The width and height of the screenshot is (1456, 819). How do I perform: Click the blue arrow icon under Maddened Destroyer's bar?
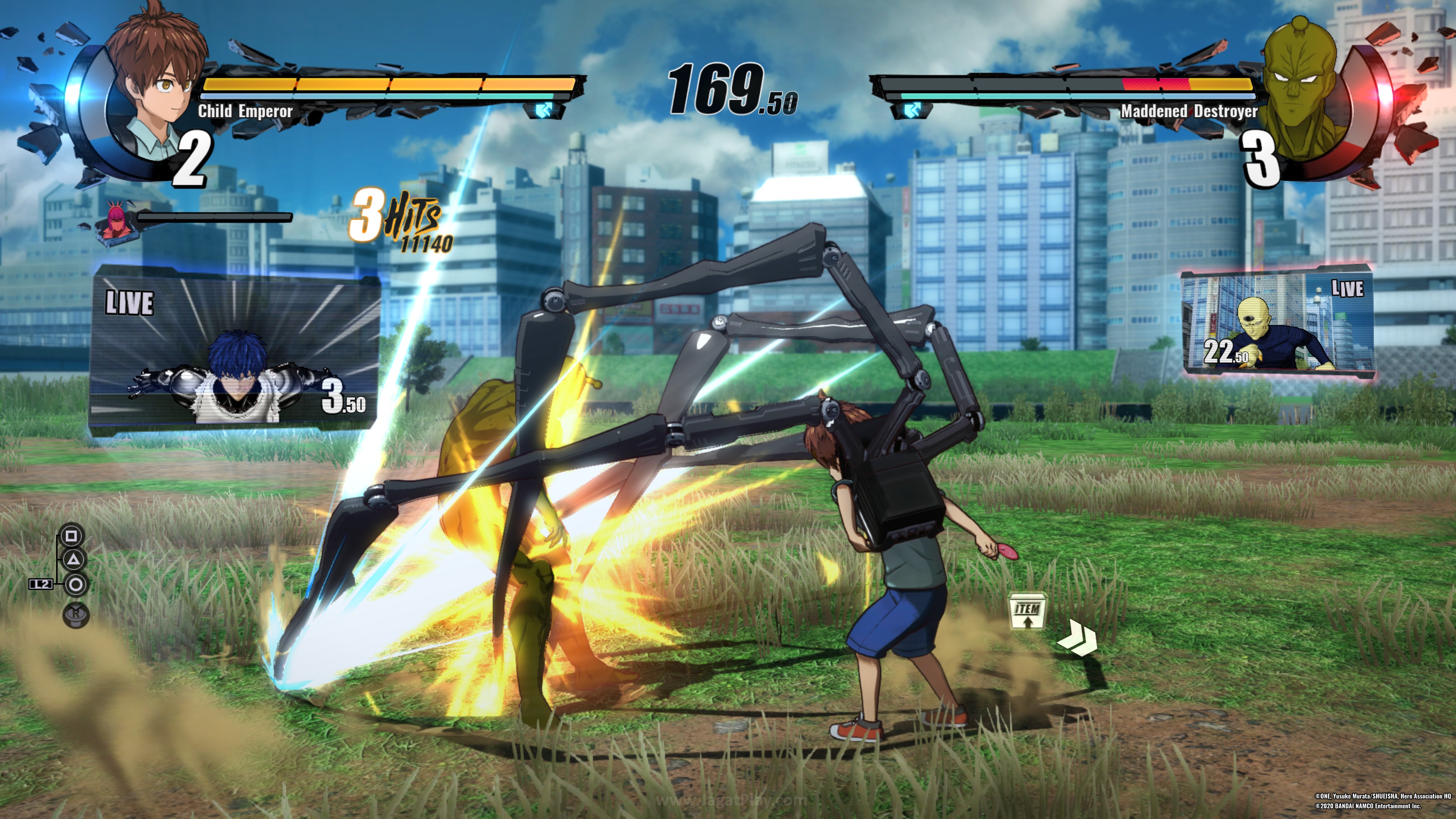click(x=911, y=110)
